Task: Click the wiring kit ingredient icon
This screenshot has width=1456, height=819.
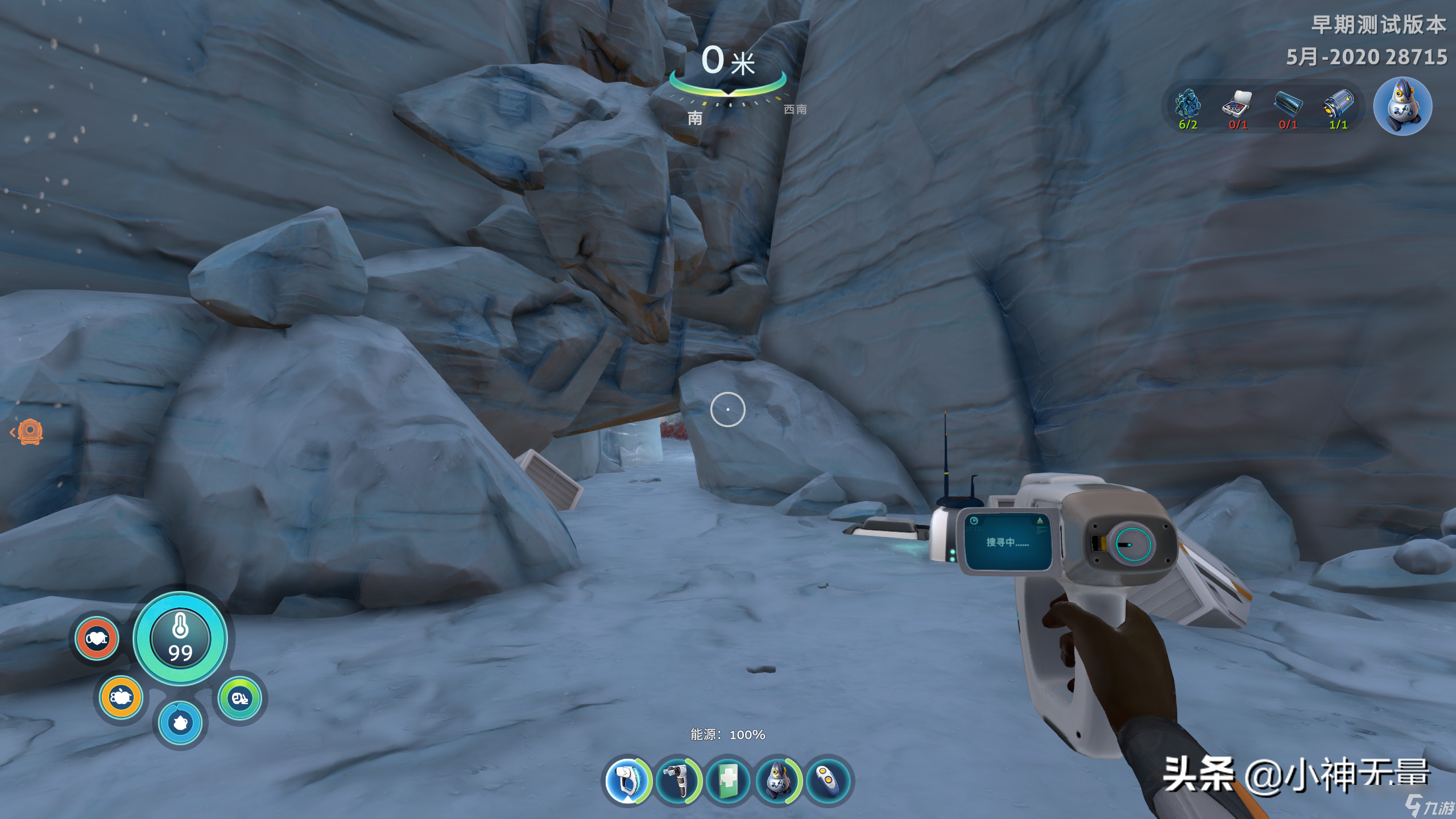Action: pyautogui.click(x=1238, y=105)
